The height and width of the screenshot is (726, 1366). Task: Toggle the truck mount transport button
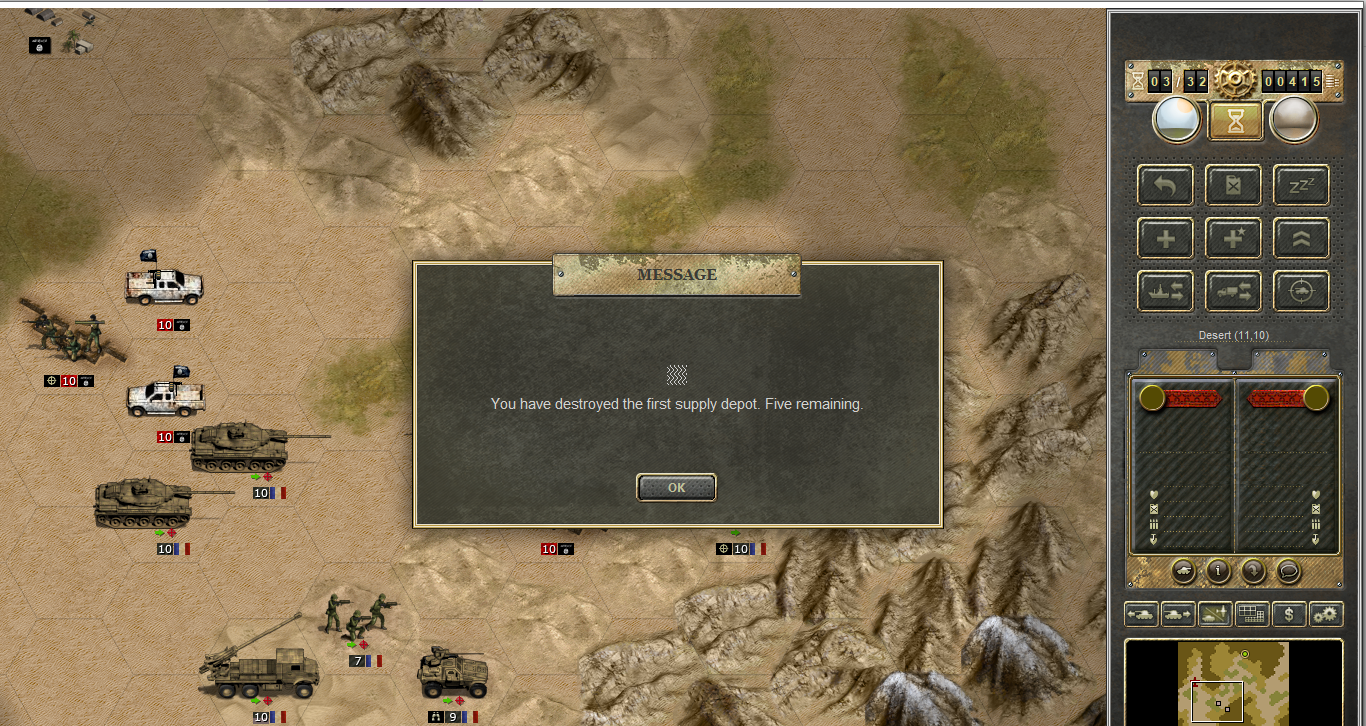tap(1233, 291)
